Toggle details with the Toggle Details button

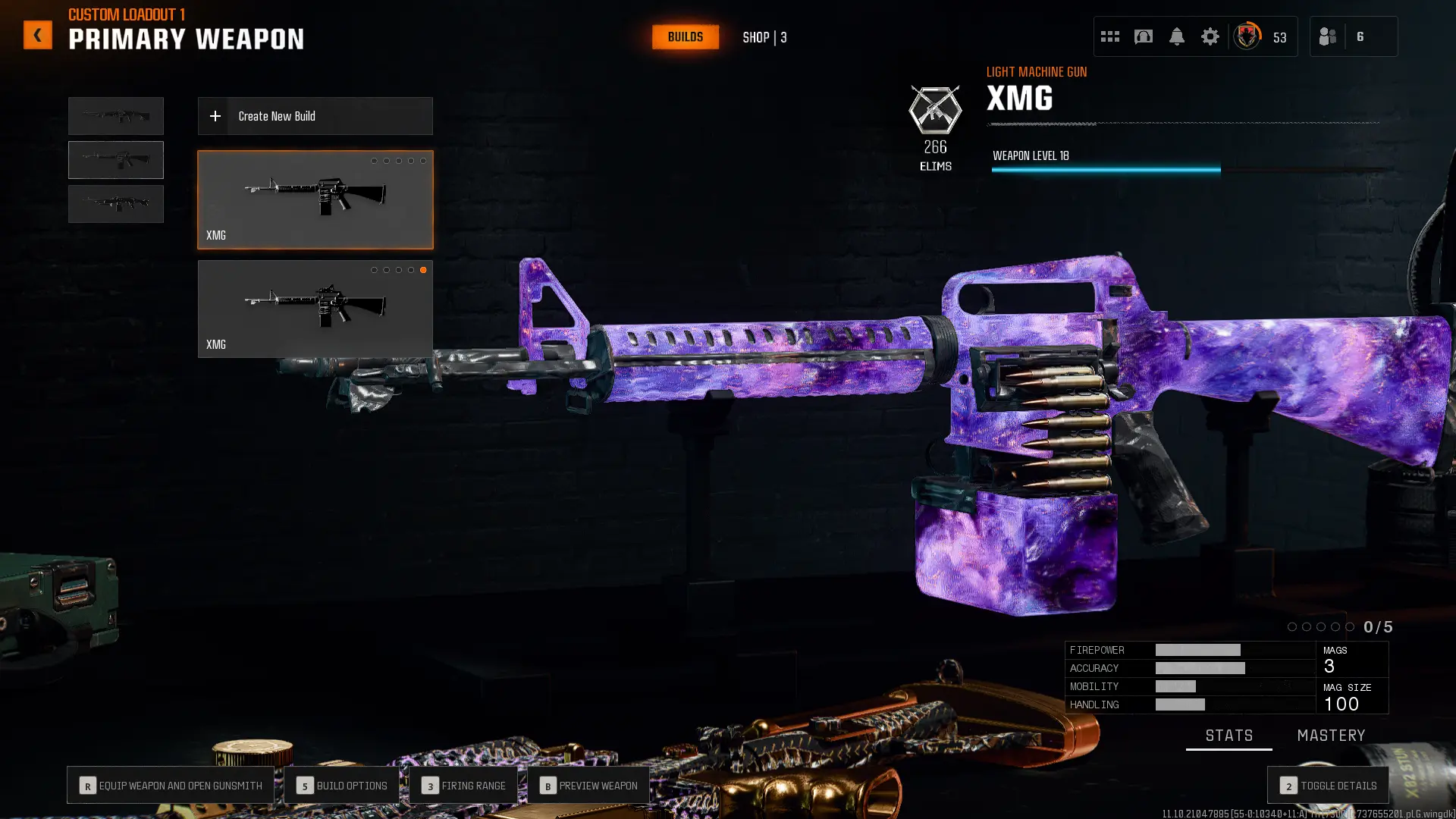tap(1327, 785)
